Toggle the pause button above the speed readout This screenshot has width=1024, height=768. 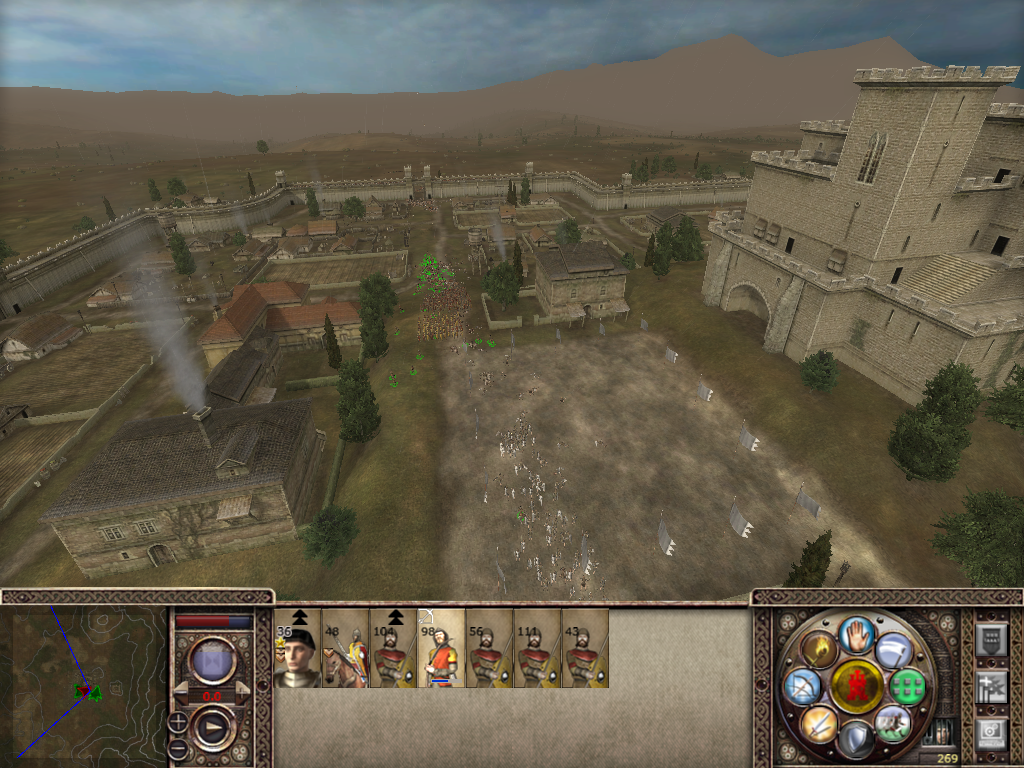(x=212, y=660)
